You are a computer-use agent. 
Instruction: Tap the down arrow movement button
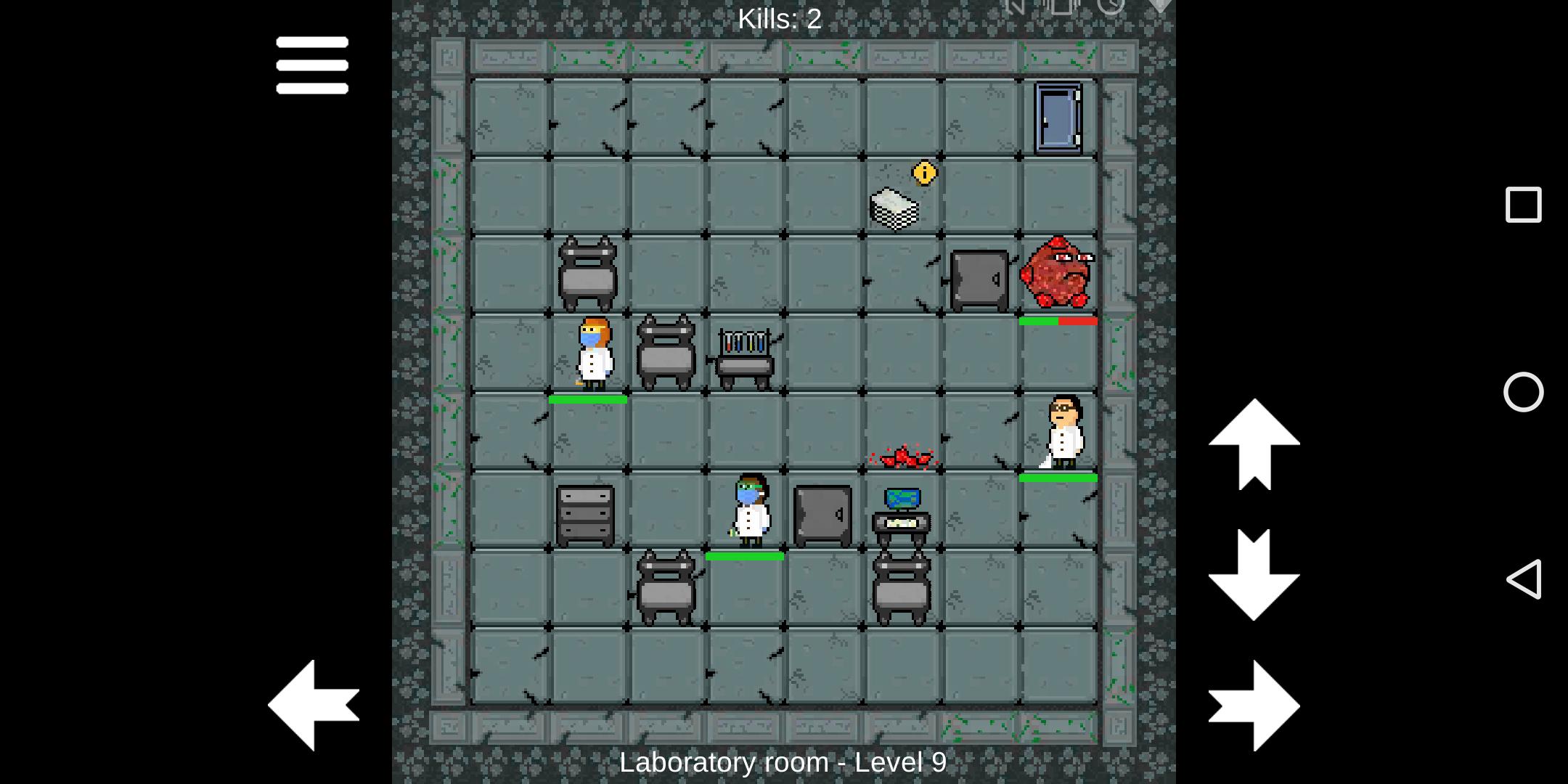click(1254, 574)
